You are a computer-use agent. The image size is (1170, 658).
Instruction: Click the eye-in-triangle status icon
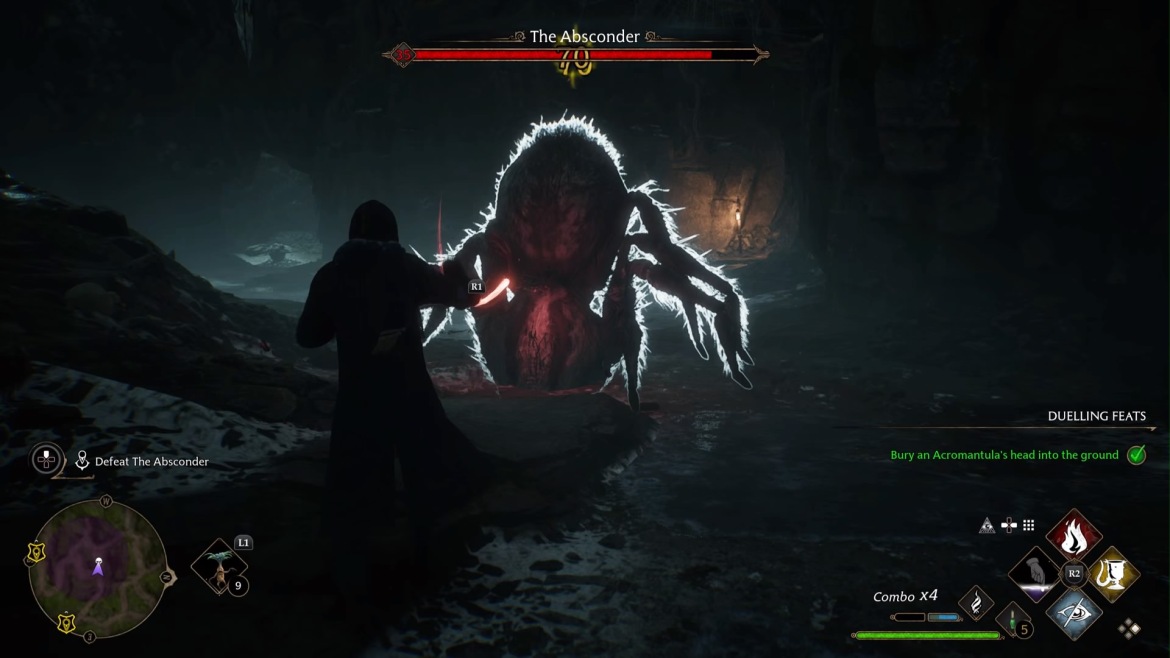987,525
